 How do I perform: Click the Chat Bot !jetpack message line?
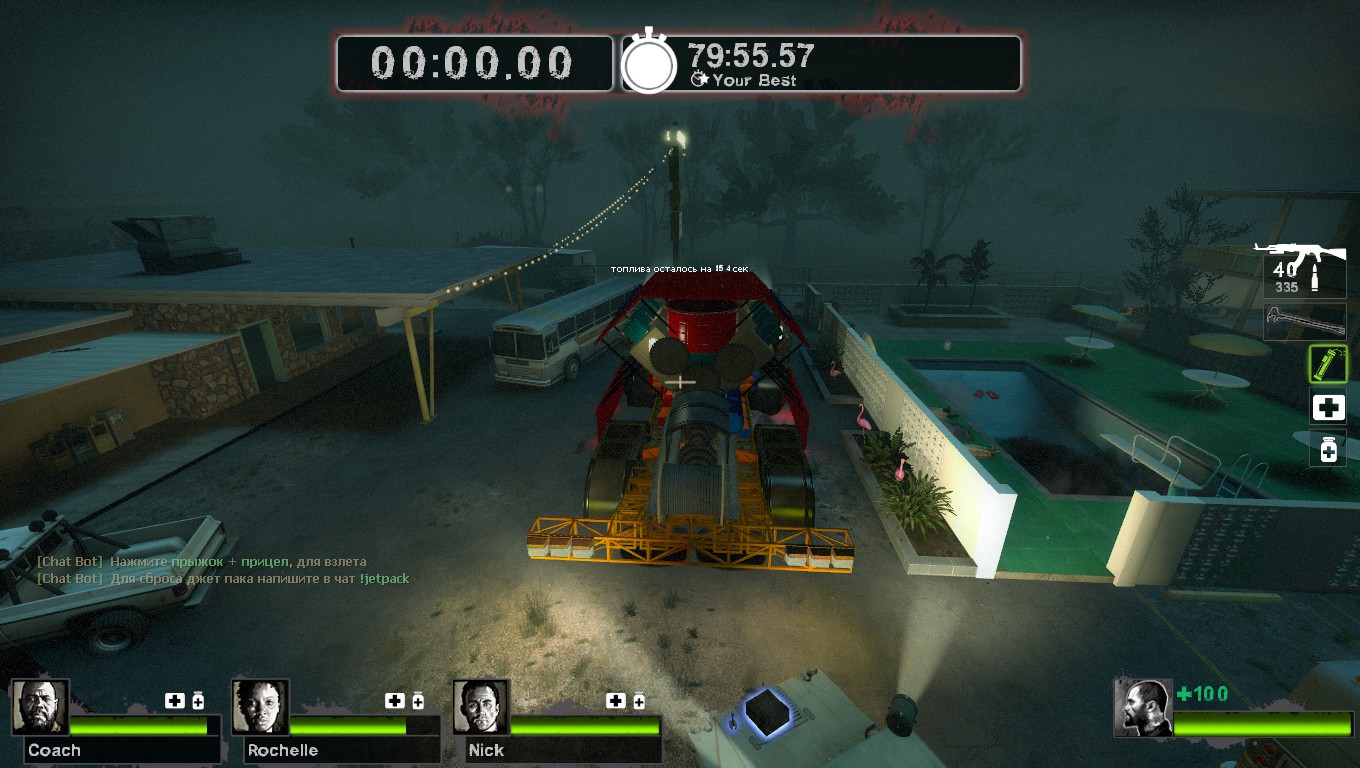(223, 578)
